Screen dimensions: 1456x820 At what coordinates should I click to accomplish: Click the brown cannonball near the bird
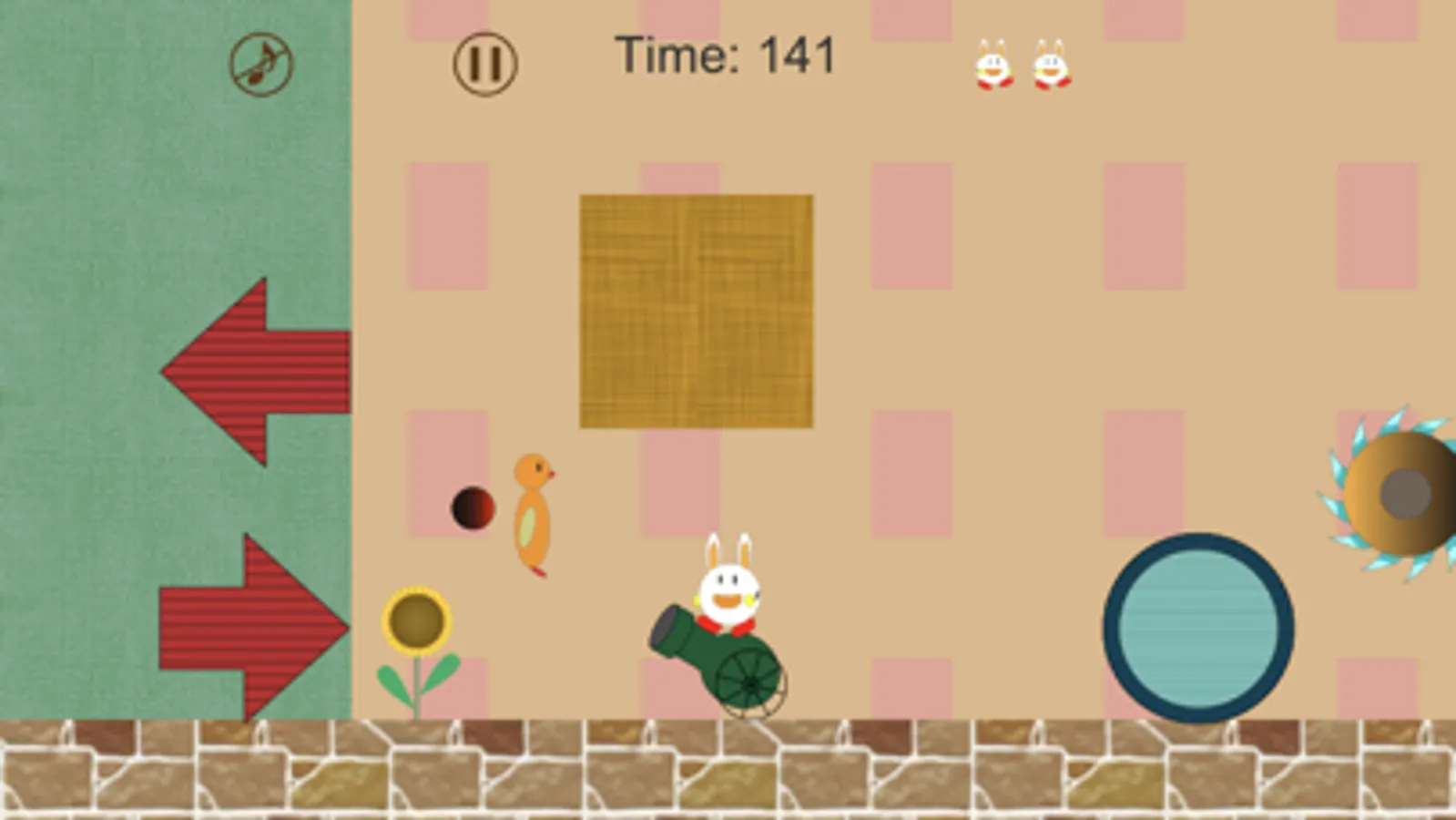tap(473, 508)
